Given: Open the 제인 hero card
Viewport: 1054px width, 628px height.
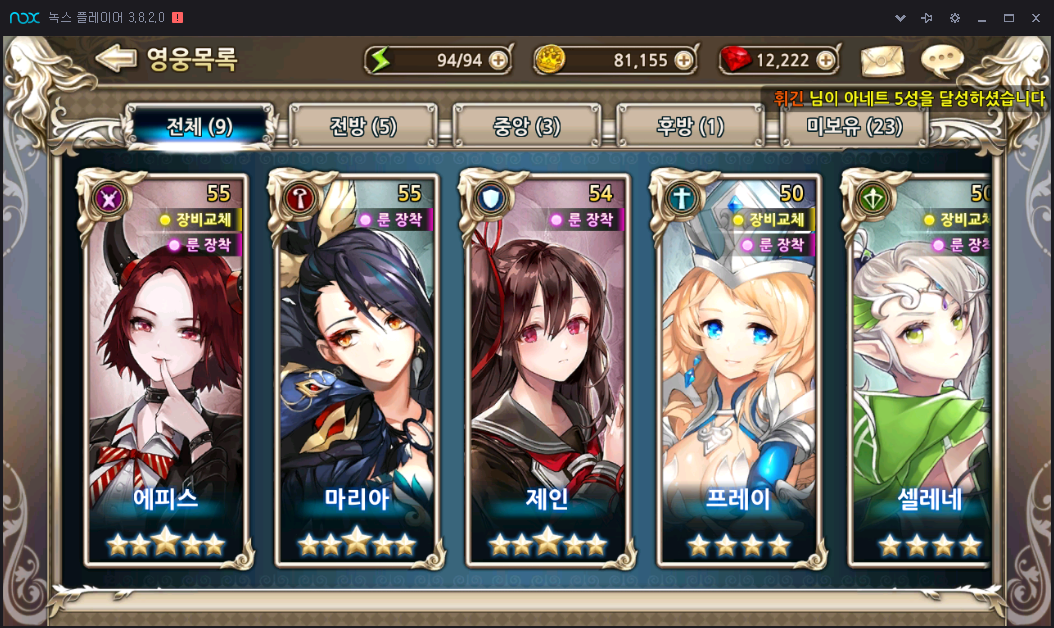Looking at the screenshot, I should (x=547, y=370).
